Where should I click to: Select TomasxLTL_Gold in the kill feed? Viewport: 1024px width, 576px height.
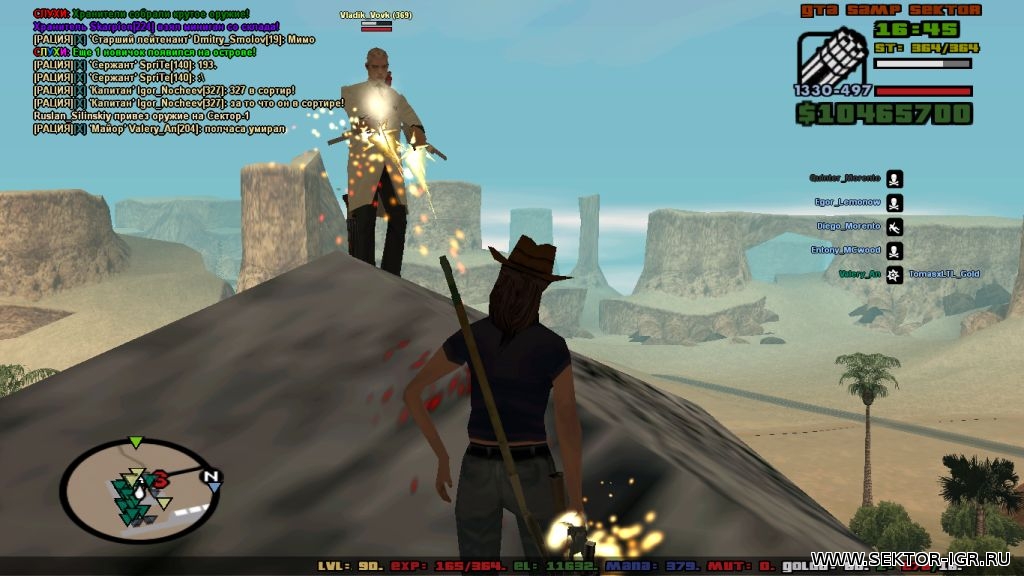pyautogui.click(x=945, y=274)
